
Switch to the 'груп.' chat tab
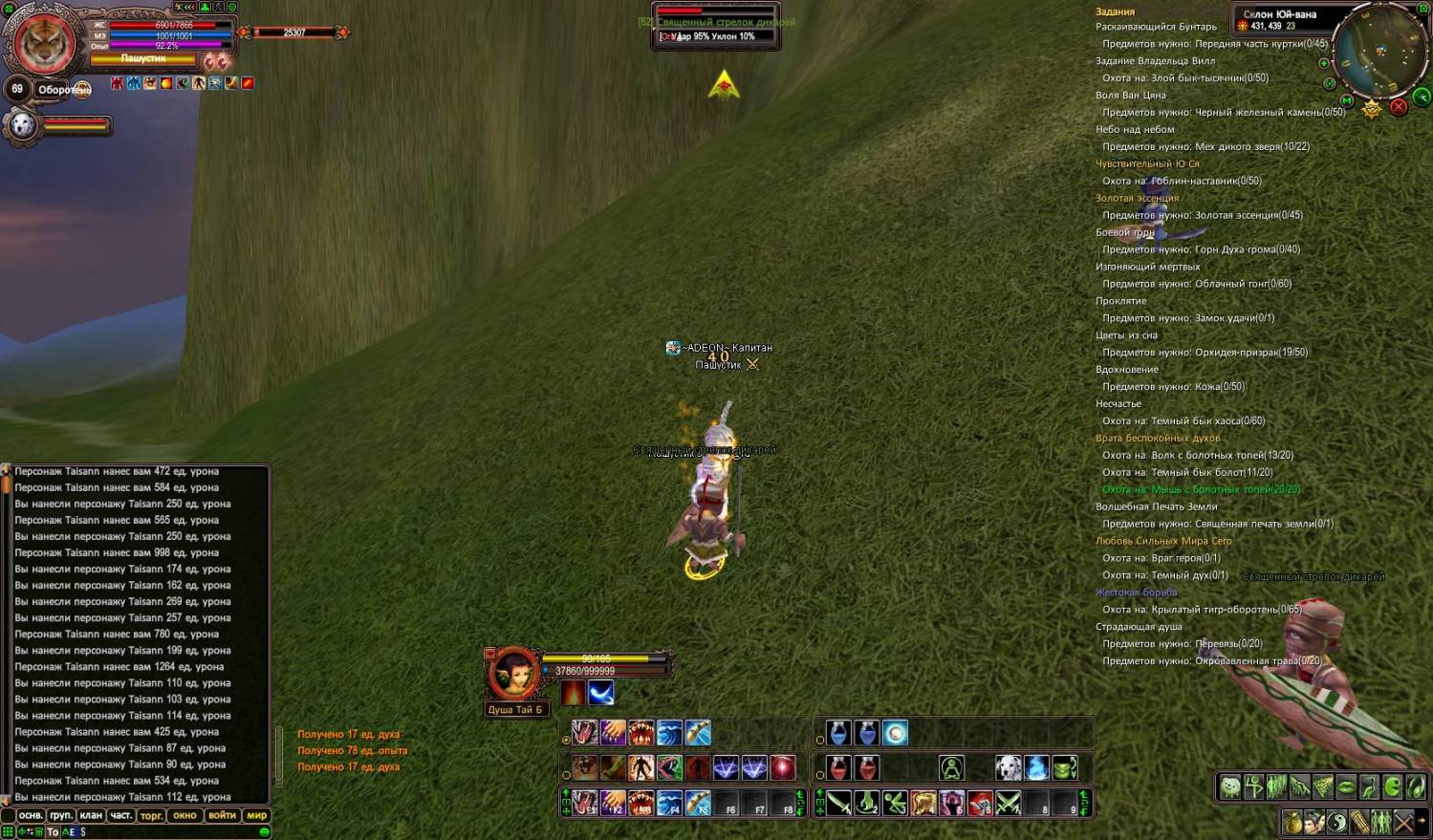(x=60, y=815)
